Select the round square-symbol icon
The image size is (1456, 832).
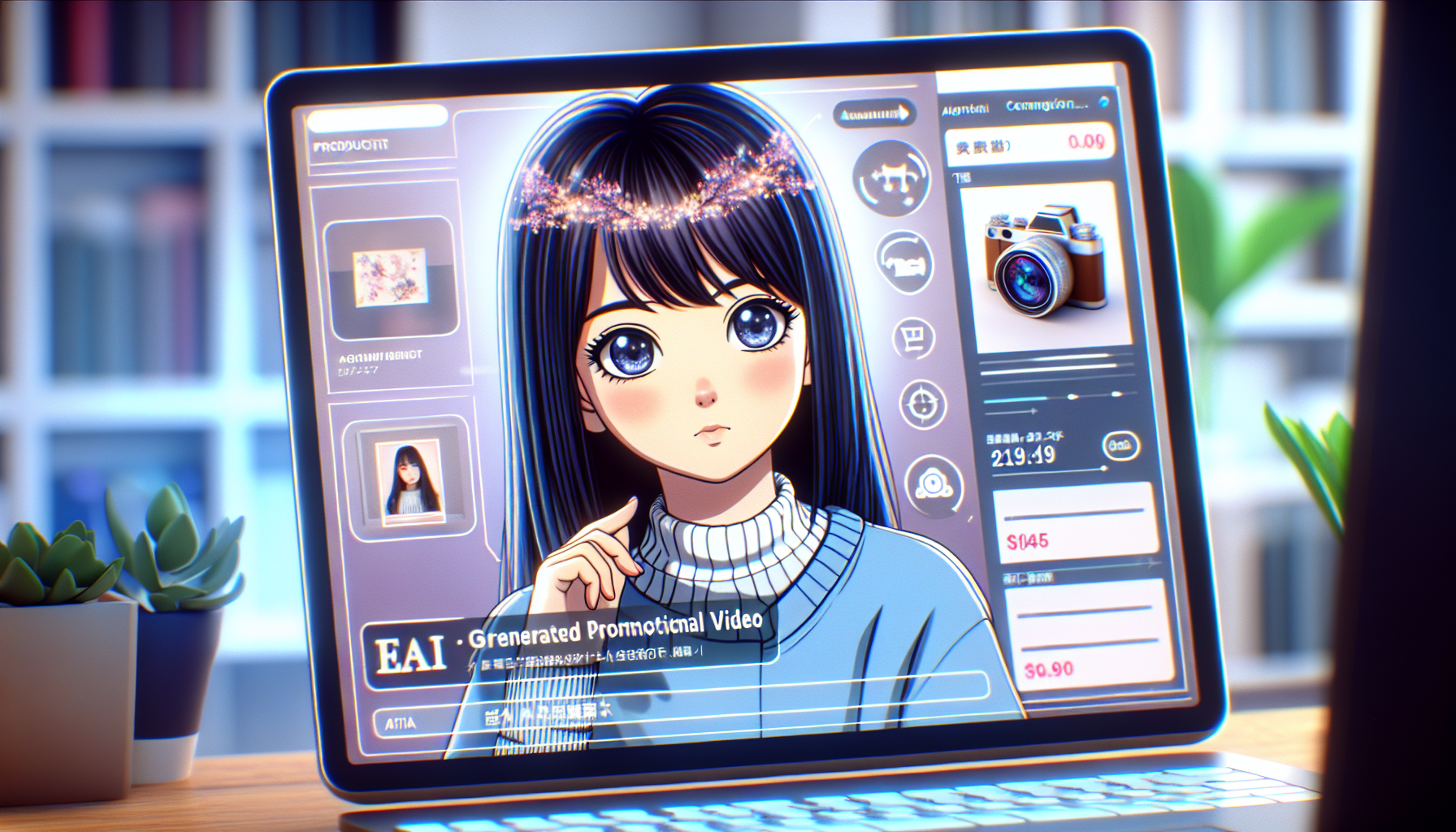coord(913,337)
